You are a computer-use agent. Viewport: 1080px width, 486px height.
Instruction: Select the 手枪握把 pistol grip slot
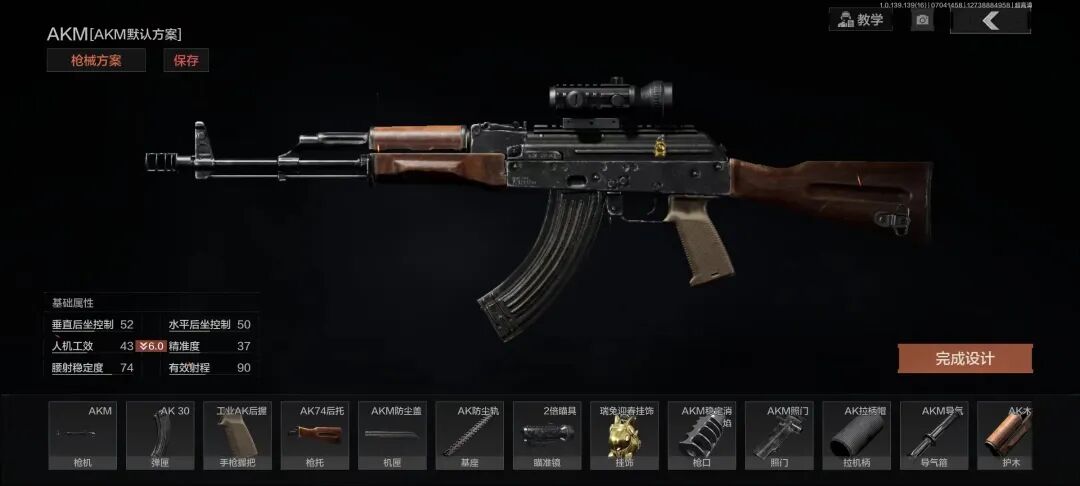coord(238,435)
